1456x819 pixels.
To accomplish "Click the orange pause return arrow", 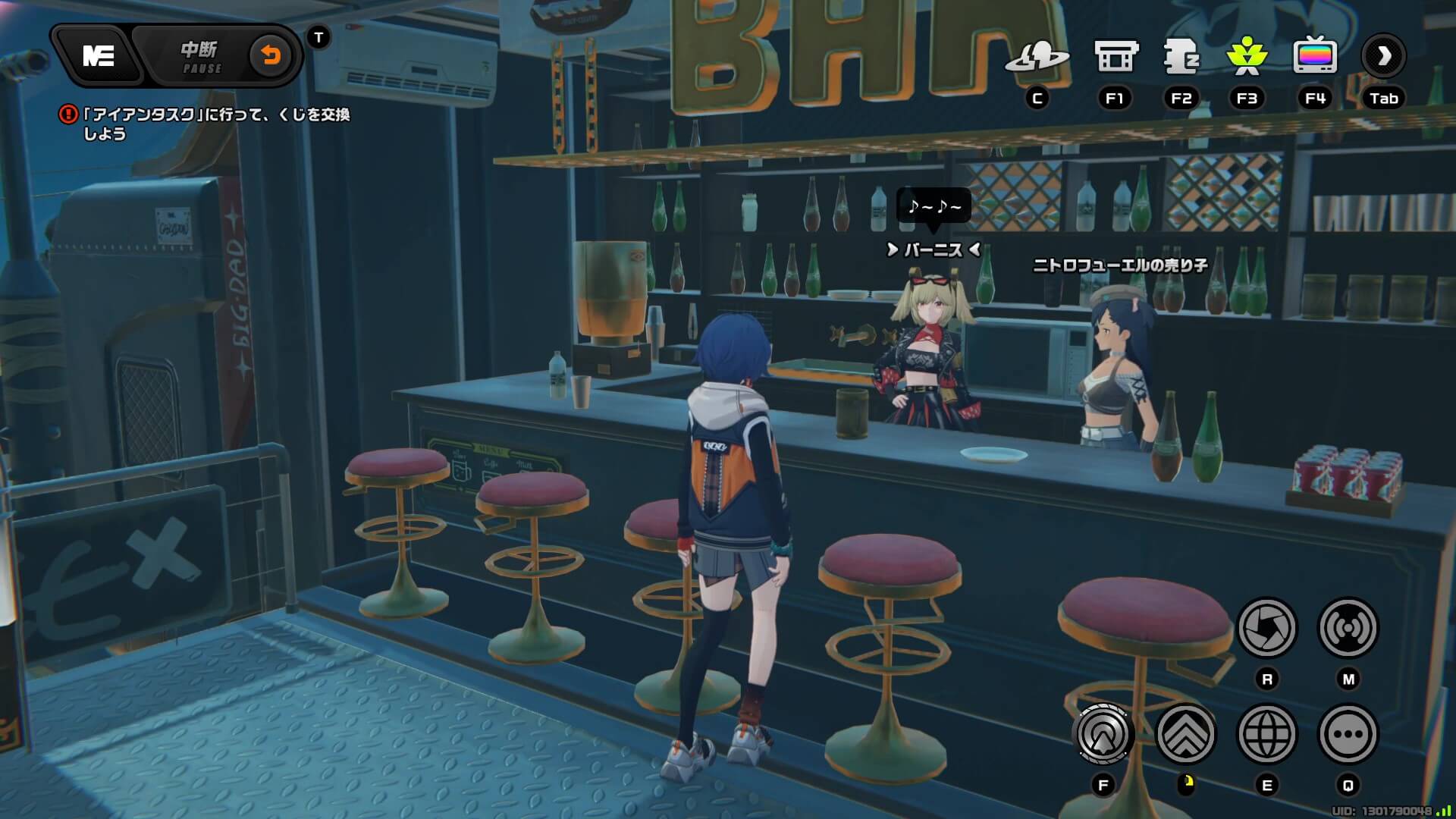I will pyautogui.click(x=271, y=55).
